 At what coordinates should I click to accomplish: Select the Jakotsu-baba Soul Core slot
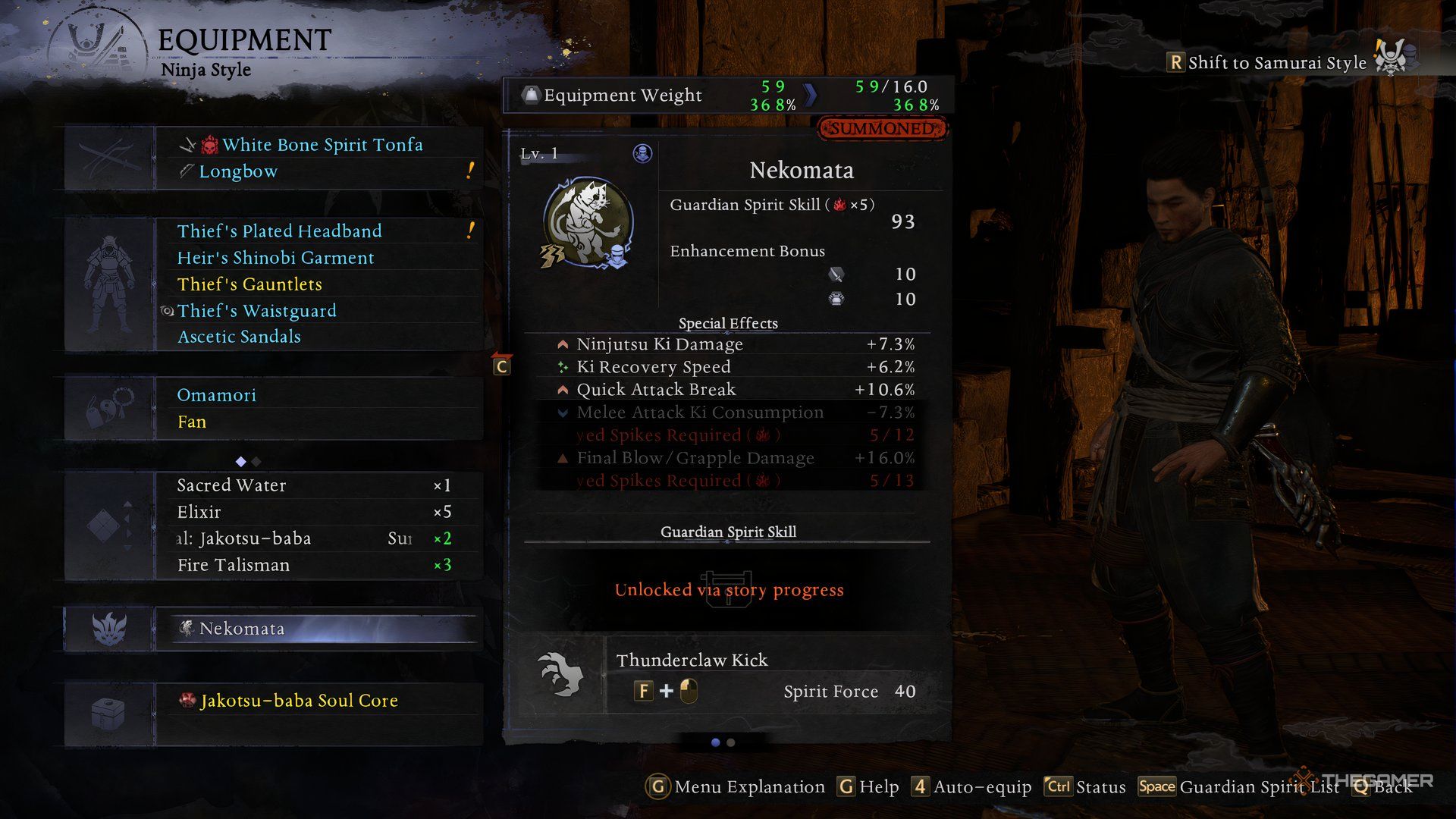(x=299, y=701)
